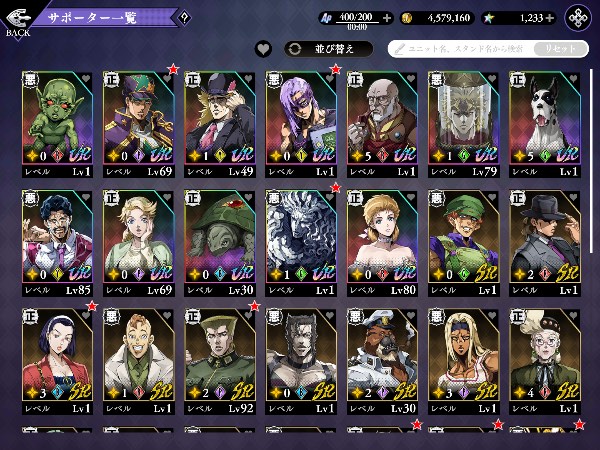Viewport: 600px width, 450px height.
Task: Toggle the heart favorites filter above the grid
Action: [x=263, y=48]
